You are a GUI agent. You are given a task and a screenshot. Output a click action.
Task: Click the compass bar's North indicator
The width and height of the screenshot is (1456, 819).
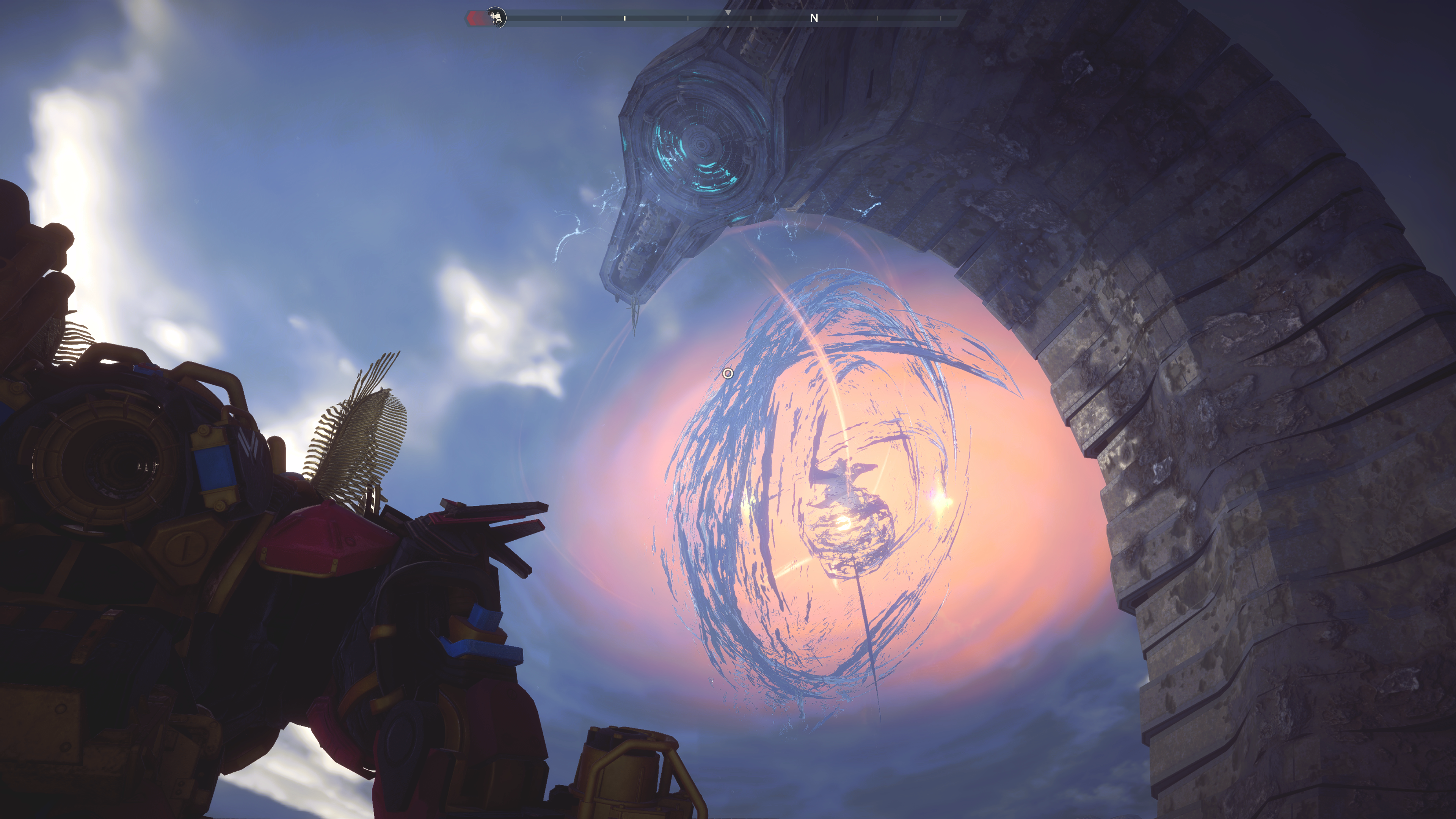[814, 18]
